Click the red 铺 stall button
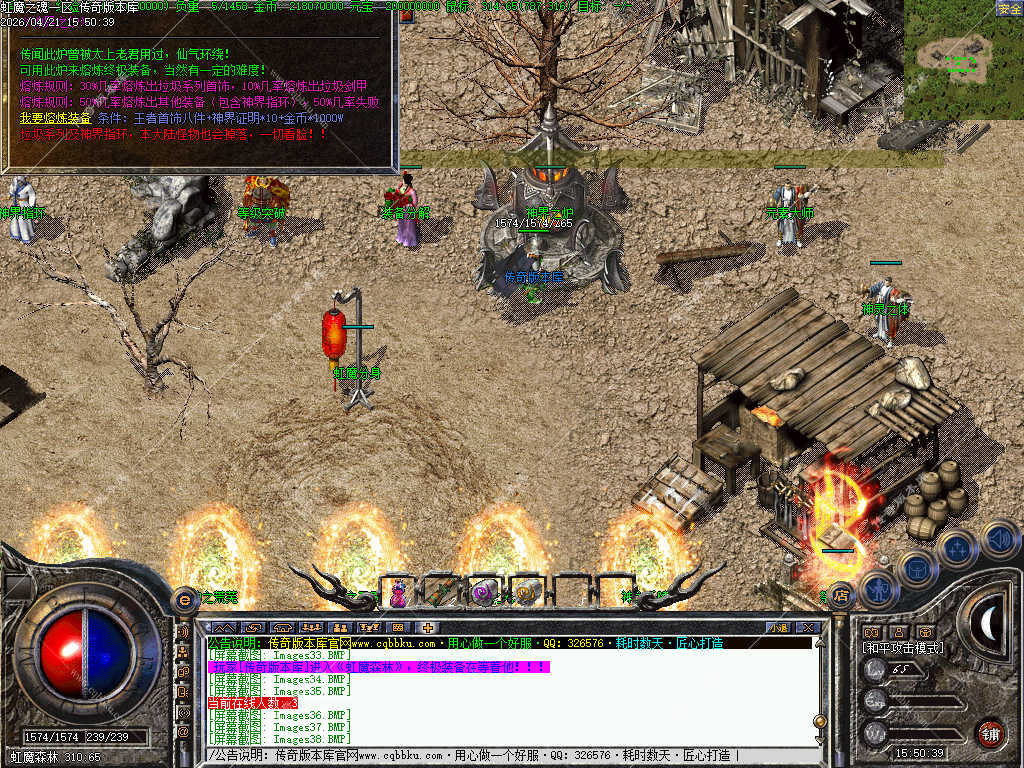 coord(990,733)
